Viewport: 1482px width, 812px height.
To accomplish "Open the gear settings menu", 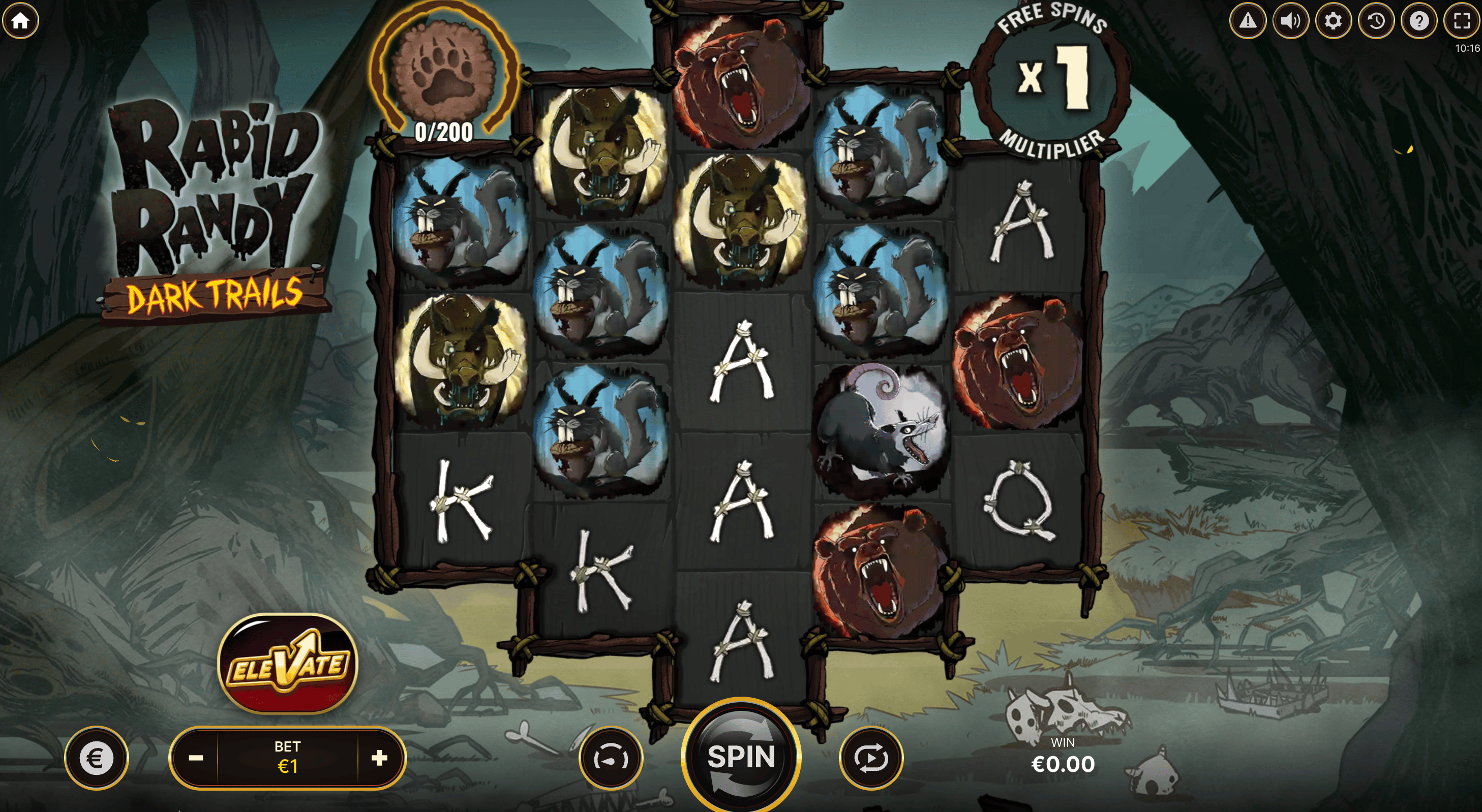I will click(x=1333, y=21).
